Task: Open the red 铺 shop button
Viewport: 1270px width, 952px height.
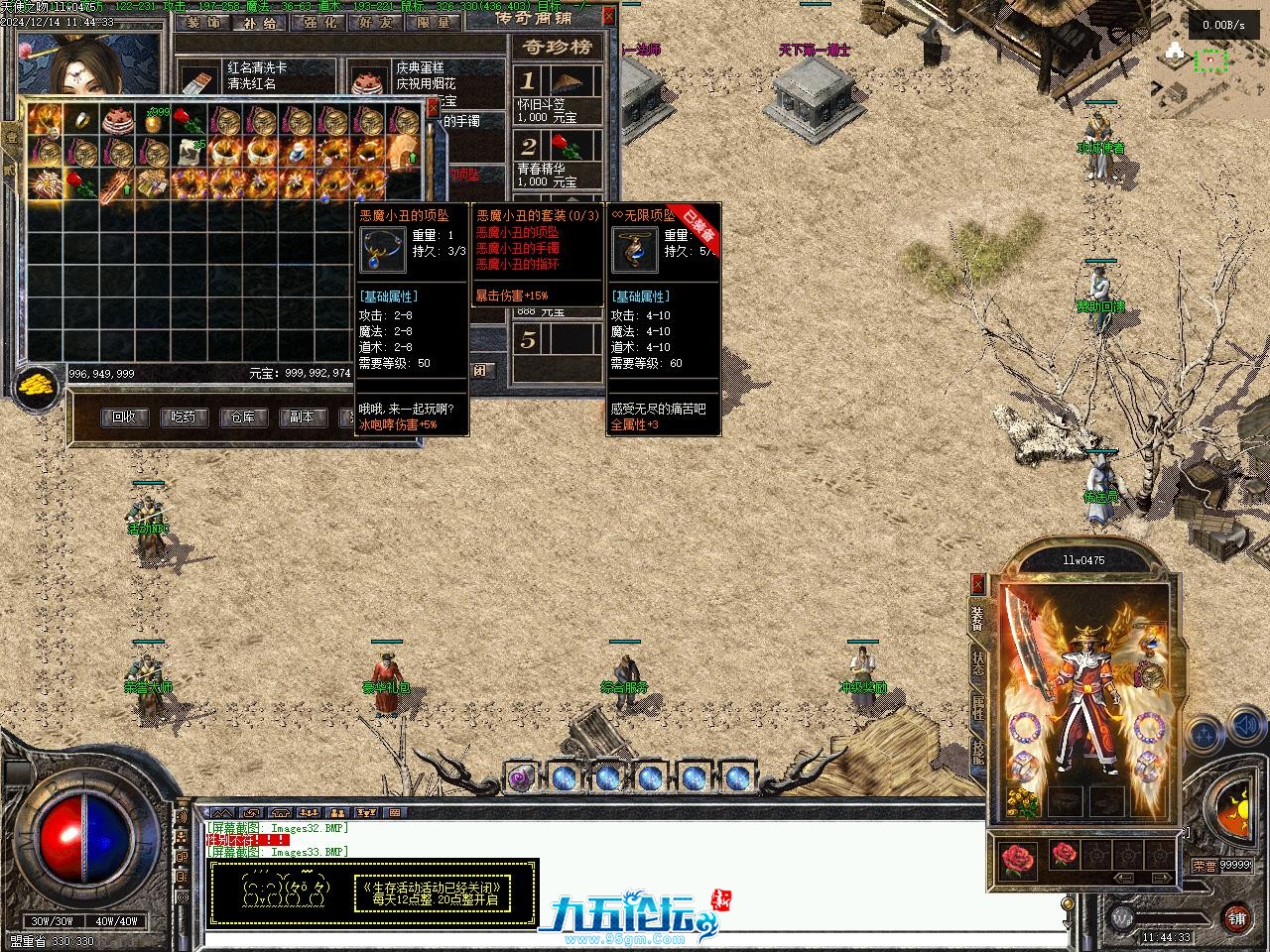Action: 1236,917
